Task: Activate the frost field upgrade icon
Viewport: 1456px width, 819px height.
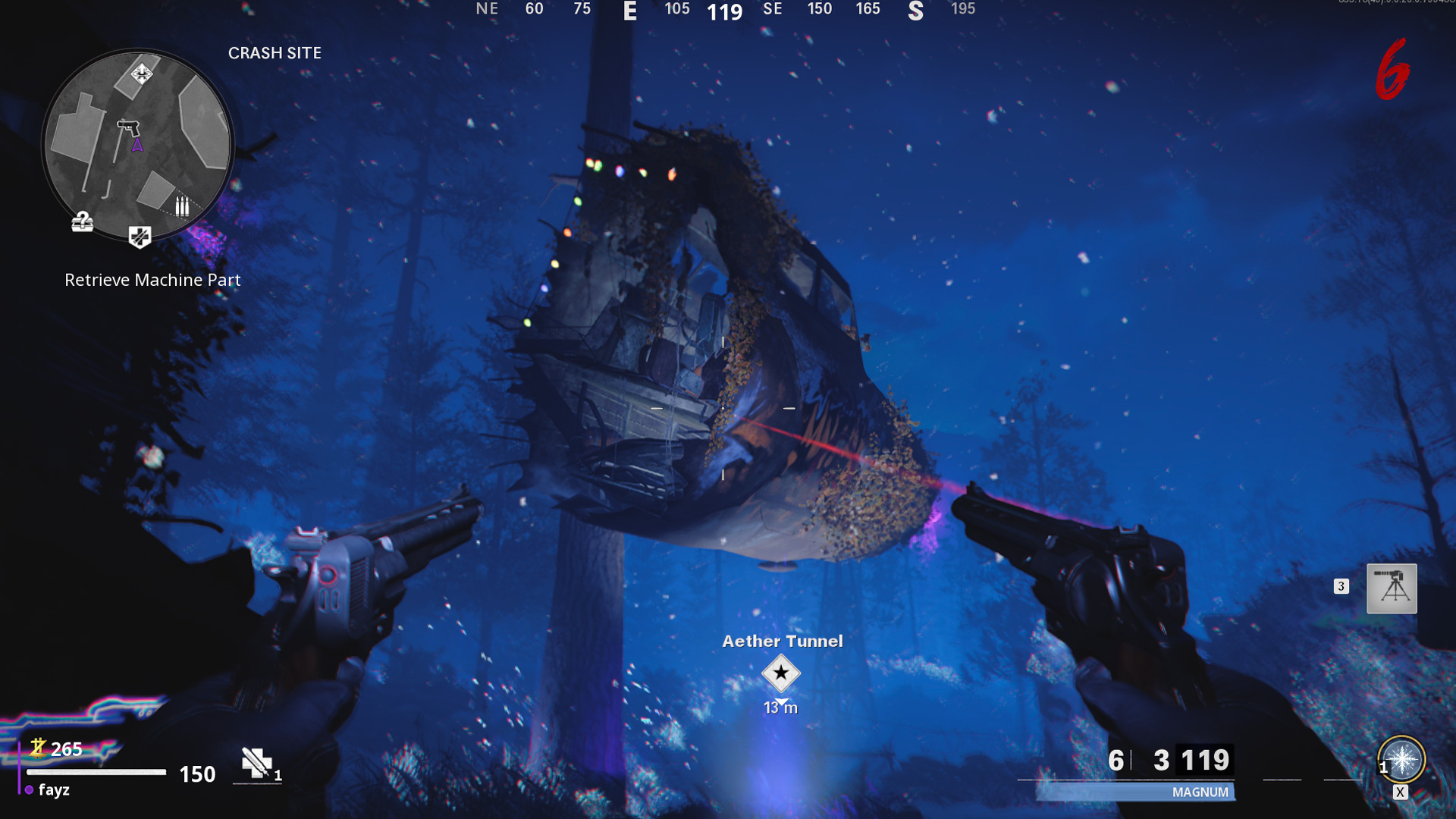Action: point(1401,760)
